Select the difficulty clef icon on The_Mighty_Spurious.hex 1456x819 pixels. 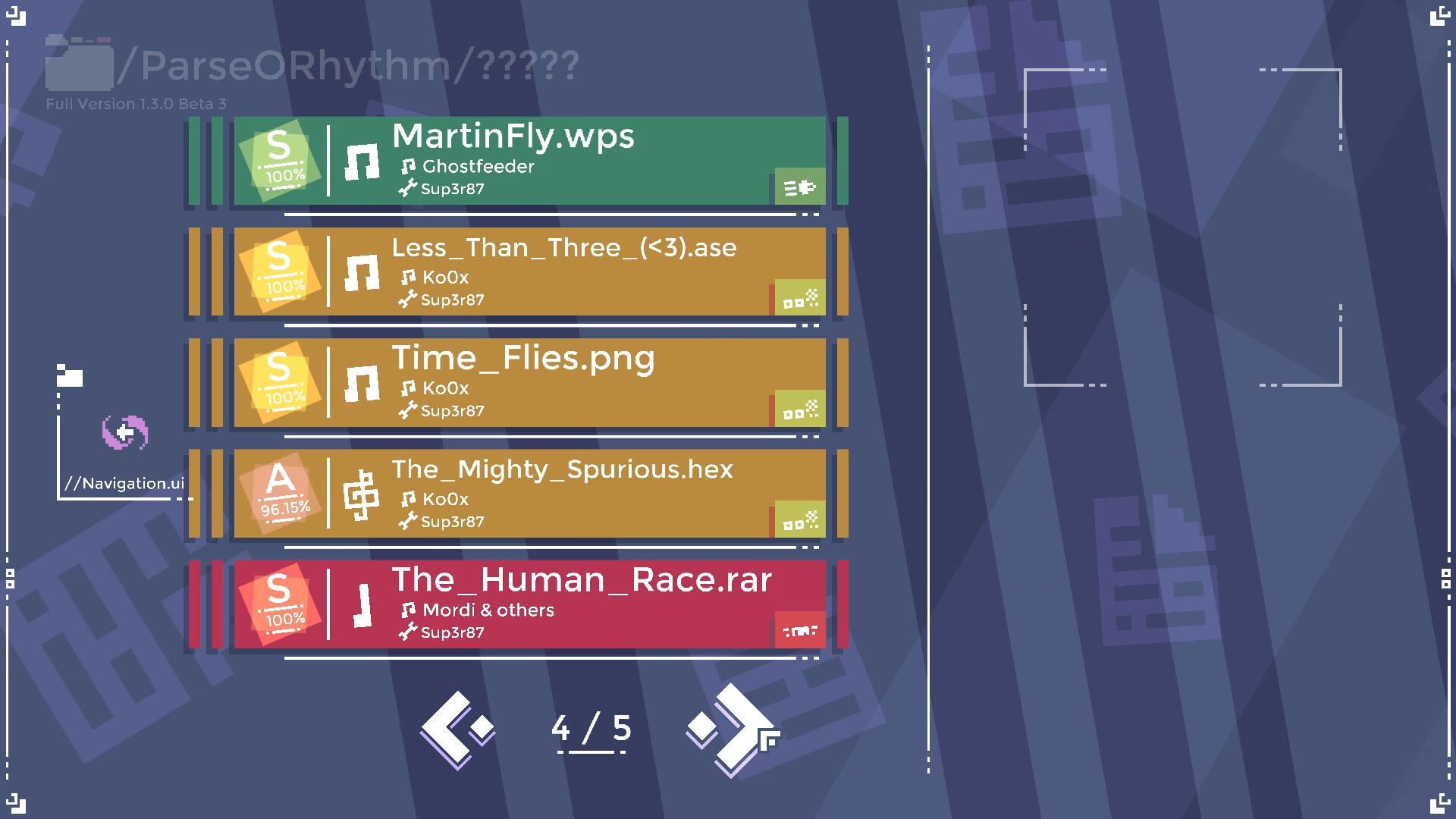[x=362, y=494]
